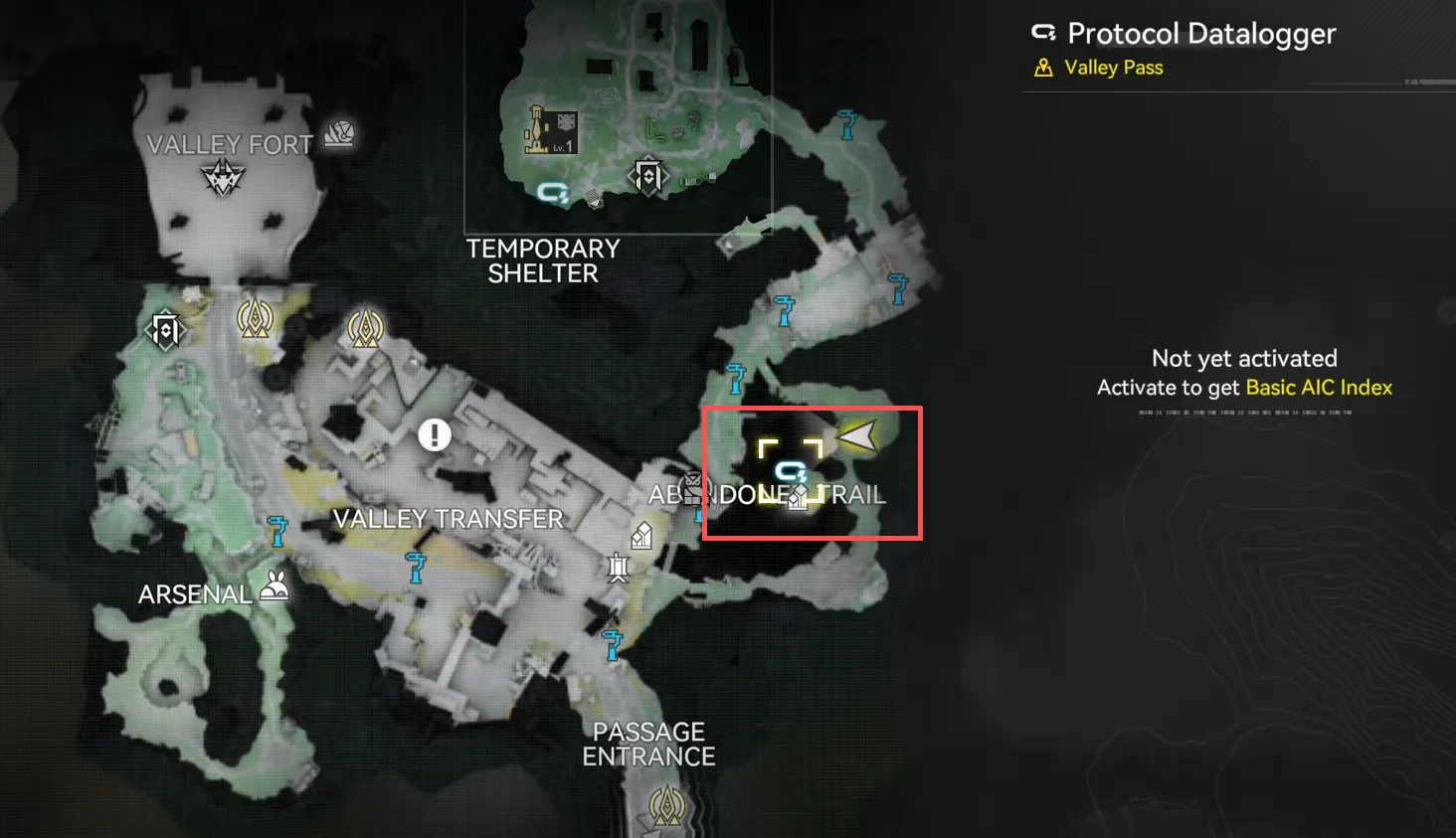This screenshot has width=1456, height=838.
Task: Select the highlighted Protocol Datalogger map marker
Action: click(791, 470)
